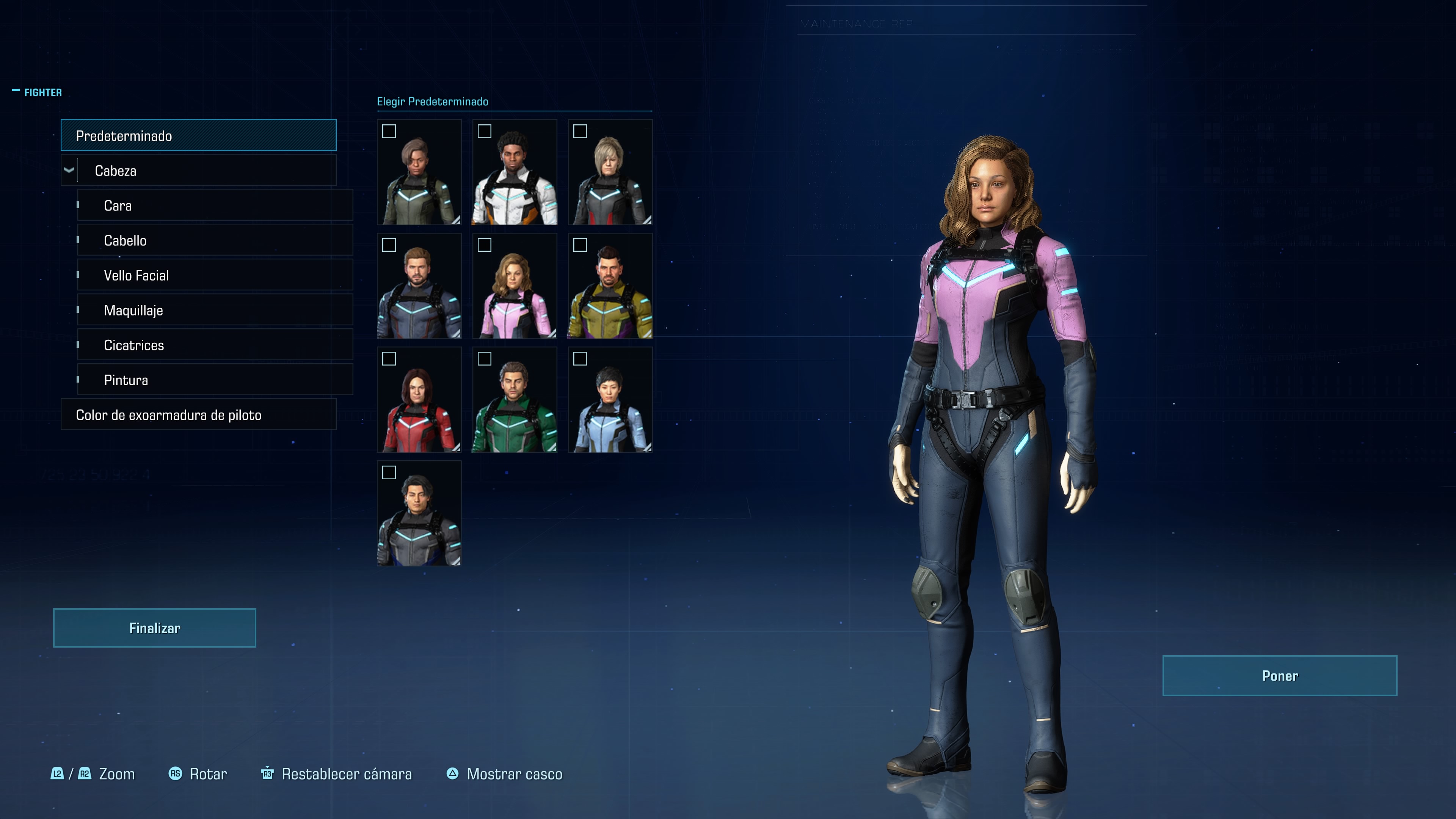The width and height of the screenshot is (1456, 819).
Task: Open Color de exoarmadura de piloto
Action: (198, 415)
